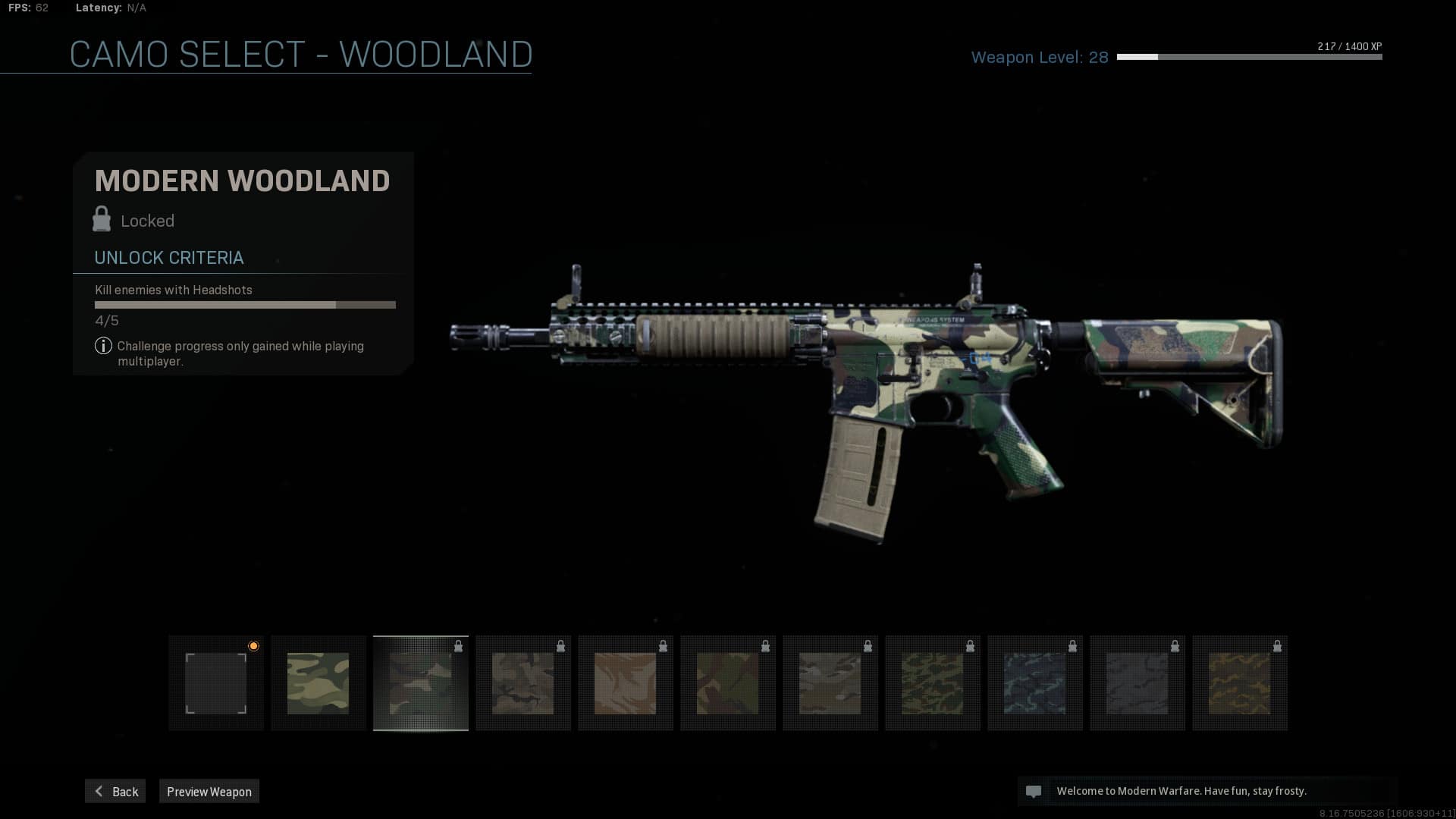Click the Preview Weapon button
The width and height of the screenshot is (1456, 819).
pos(209,791)
